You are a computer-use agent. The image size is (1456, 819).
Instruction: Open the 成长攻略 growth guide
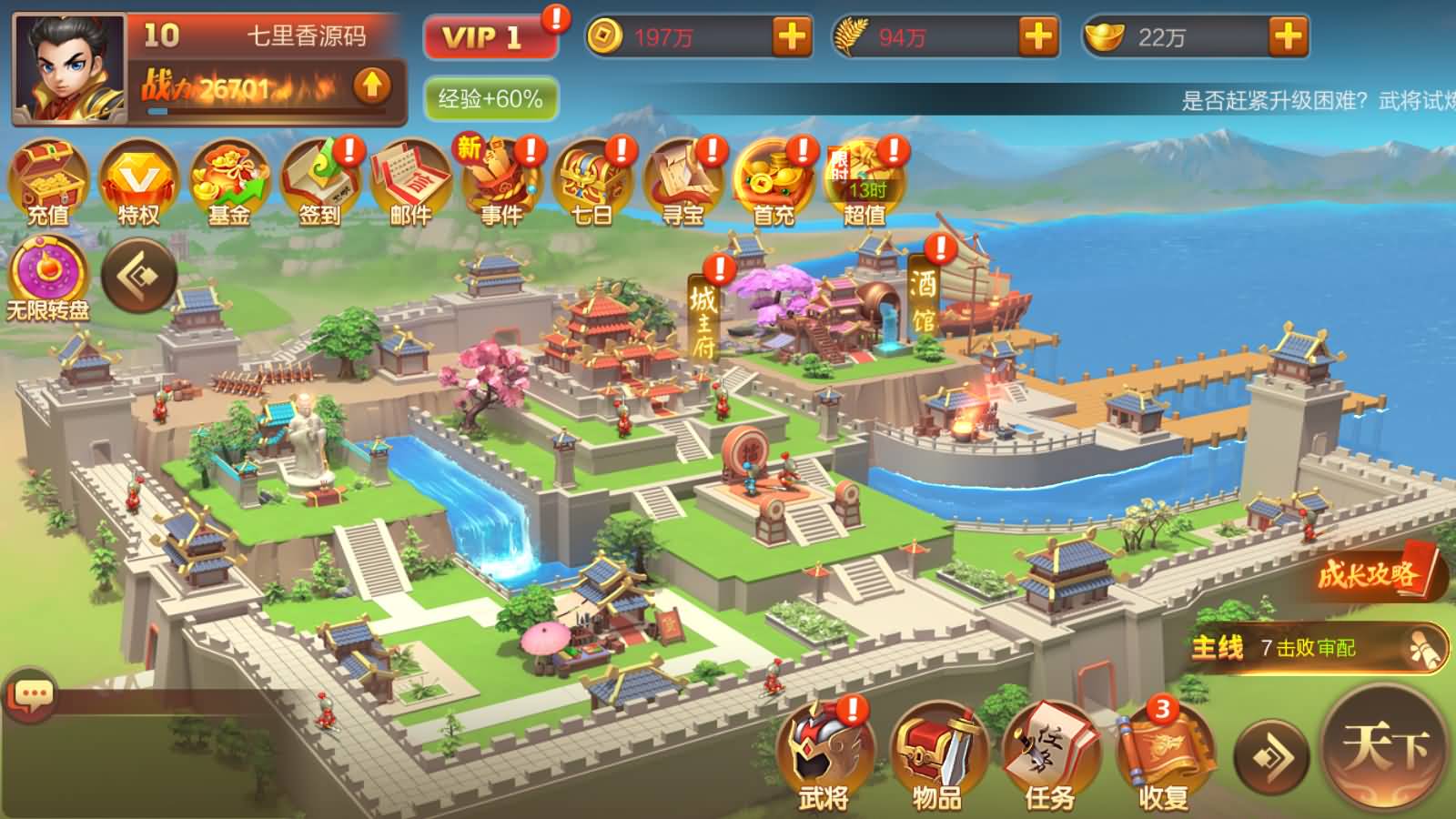(1376, 573)
